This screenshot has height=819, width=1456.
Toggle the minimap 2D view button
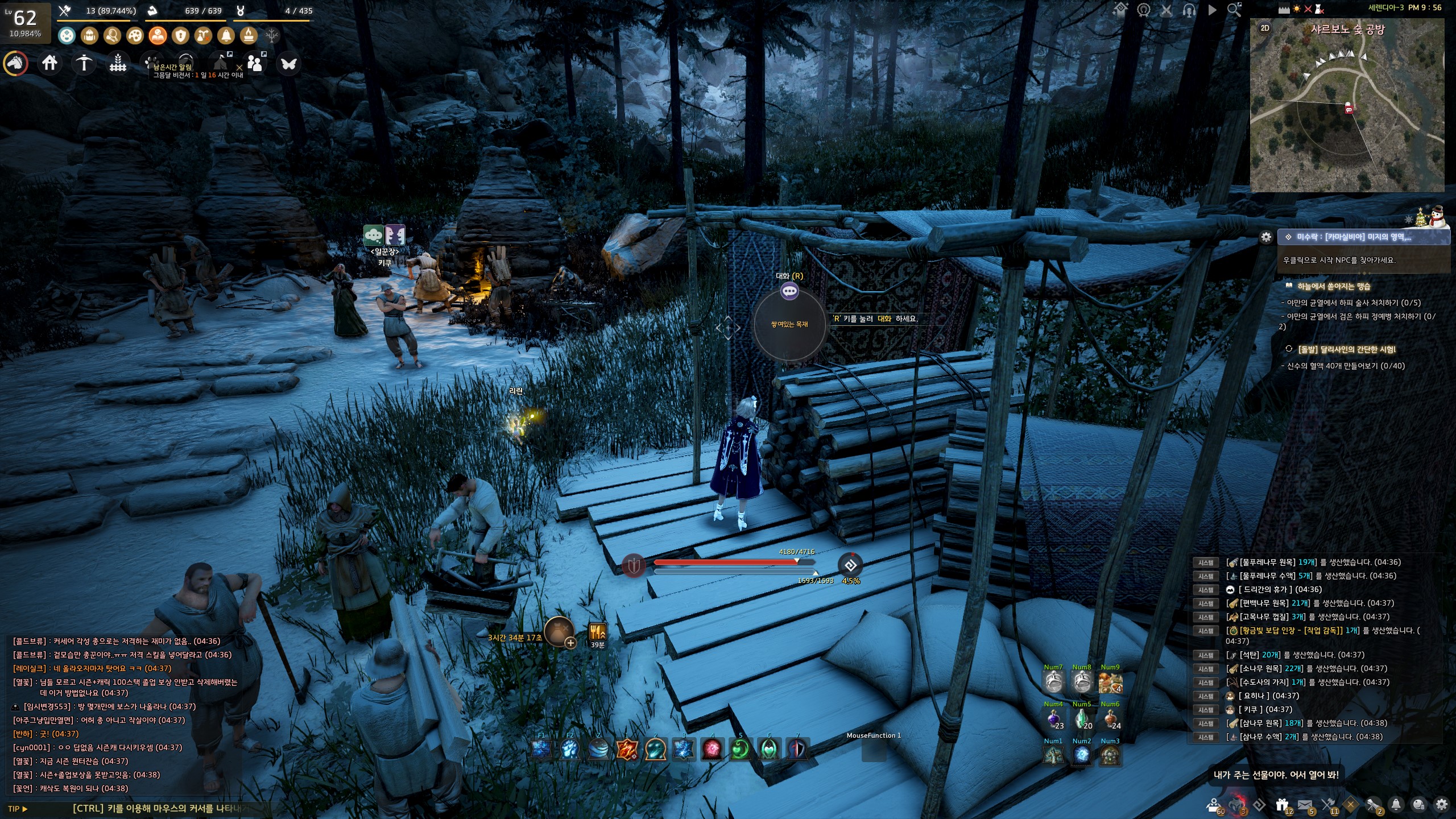[1265, 28]
